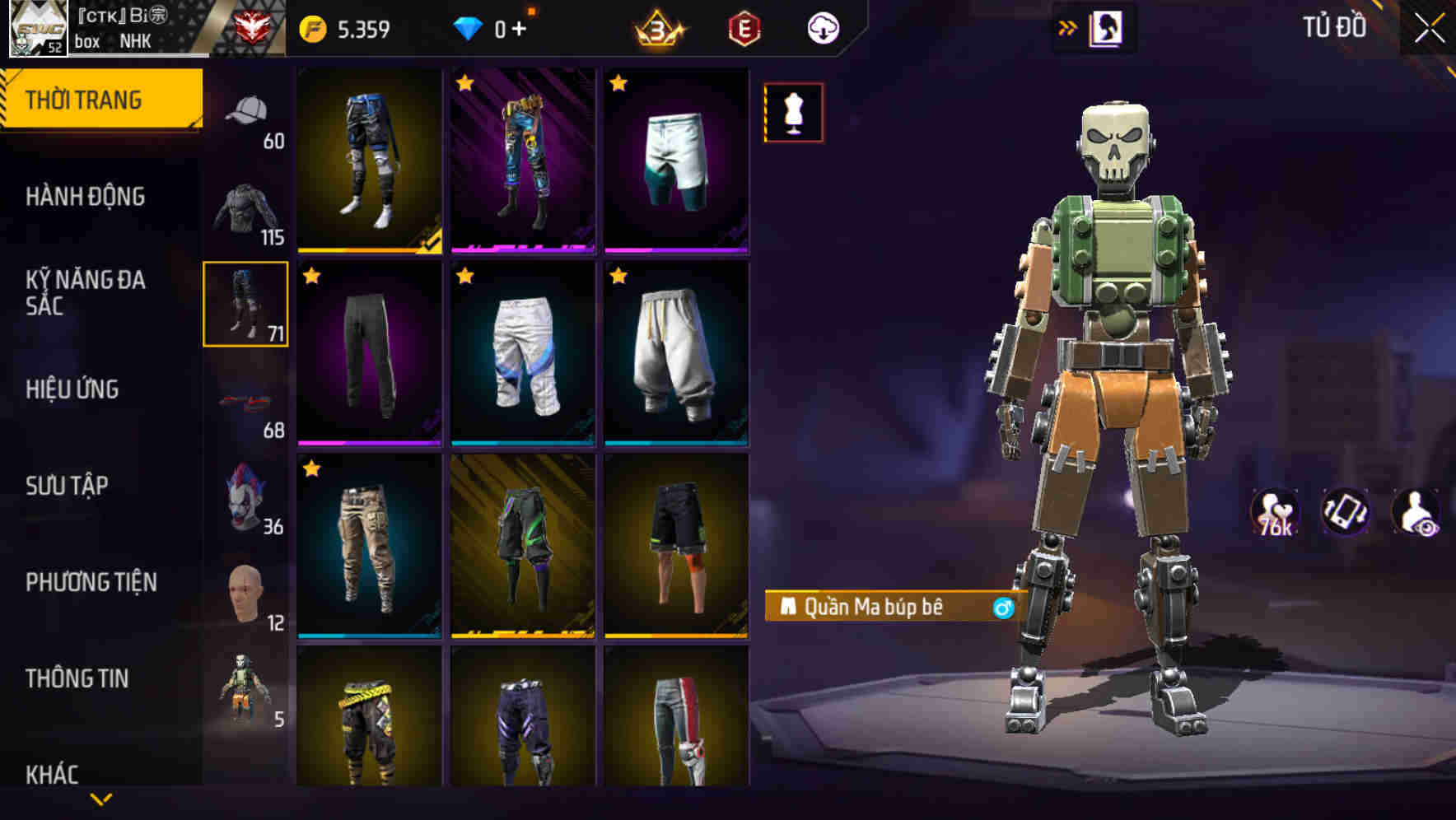Expand more categories with the down chevron below KHÁC
1456x820 pixels.
pos(102,799)
